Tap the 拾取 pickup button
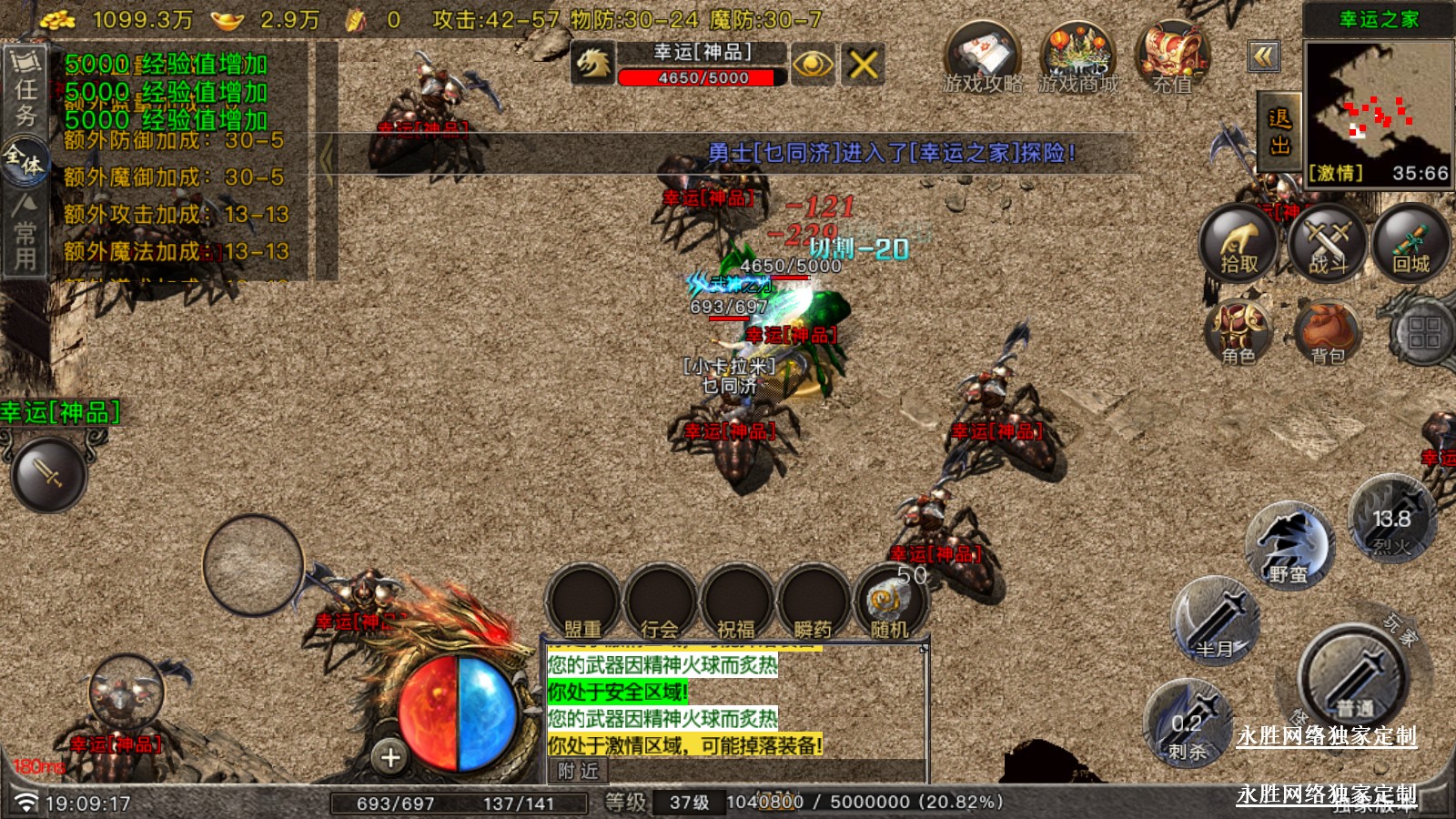Viewport: 1456px width, 819px height. point(1238,243)
